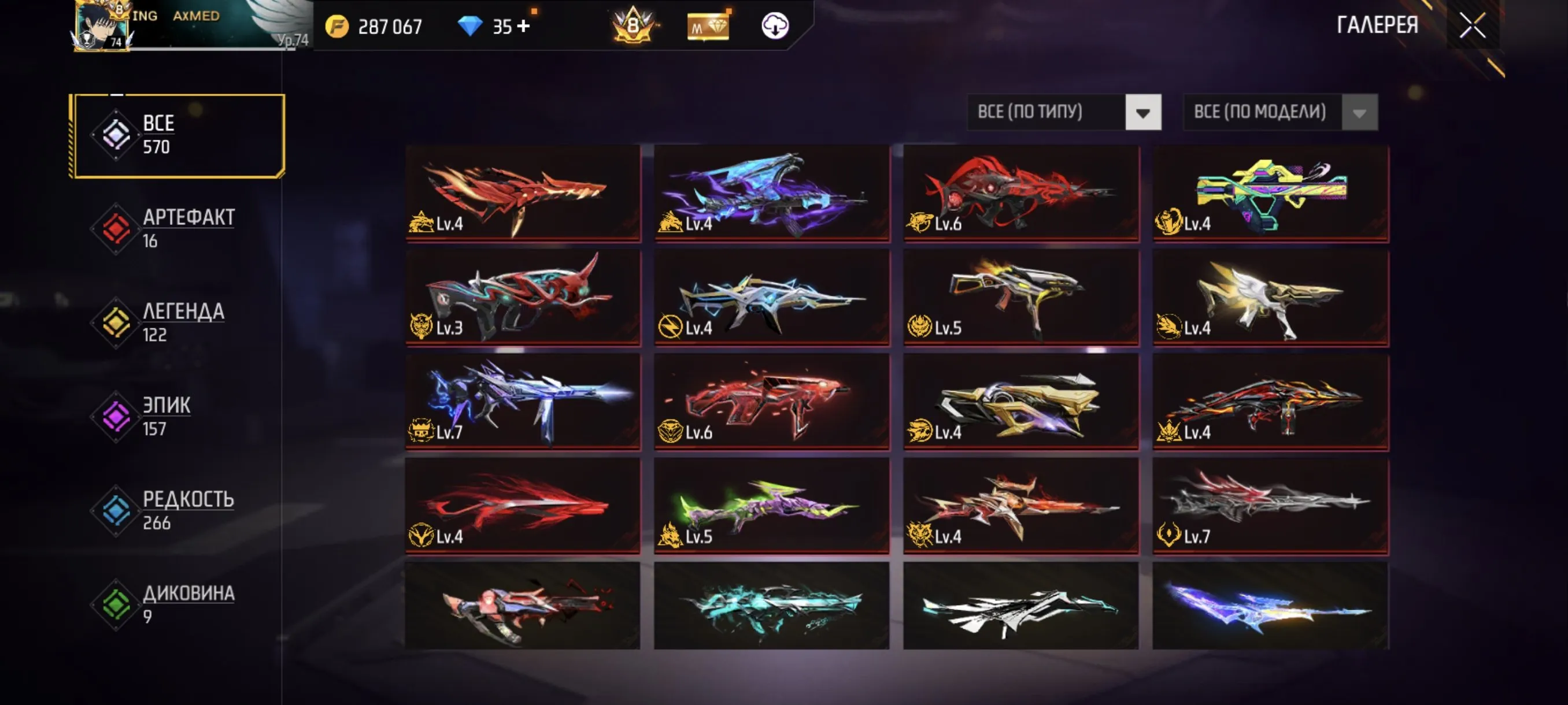
Task: Close the gallery with the X button
Action: [x=1473, y=25]
